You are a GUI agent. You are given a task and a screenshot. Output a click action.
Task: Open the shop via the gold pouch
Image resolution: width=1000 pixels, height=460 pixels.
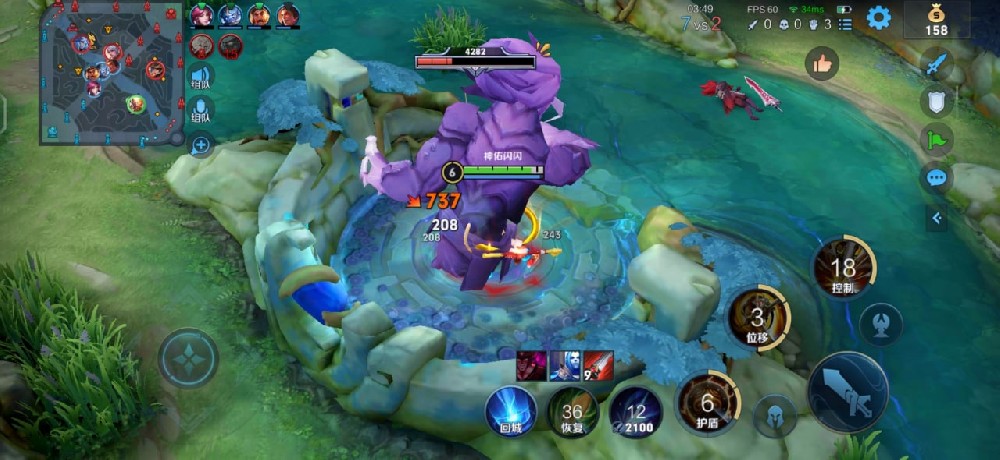click(x=936, y=19)
